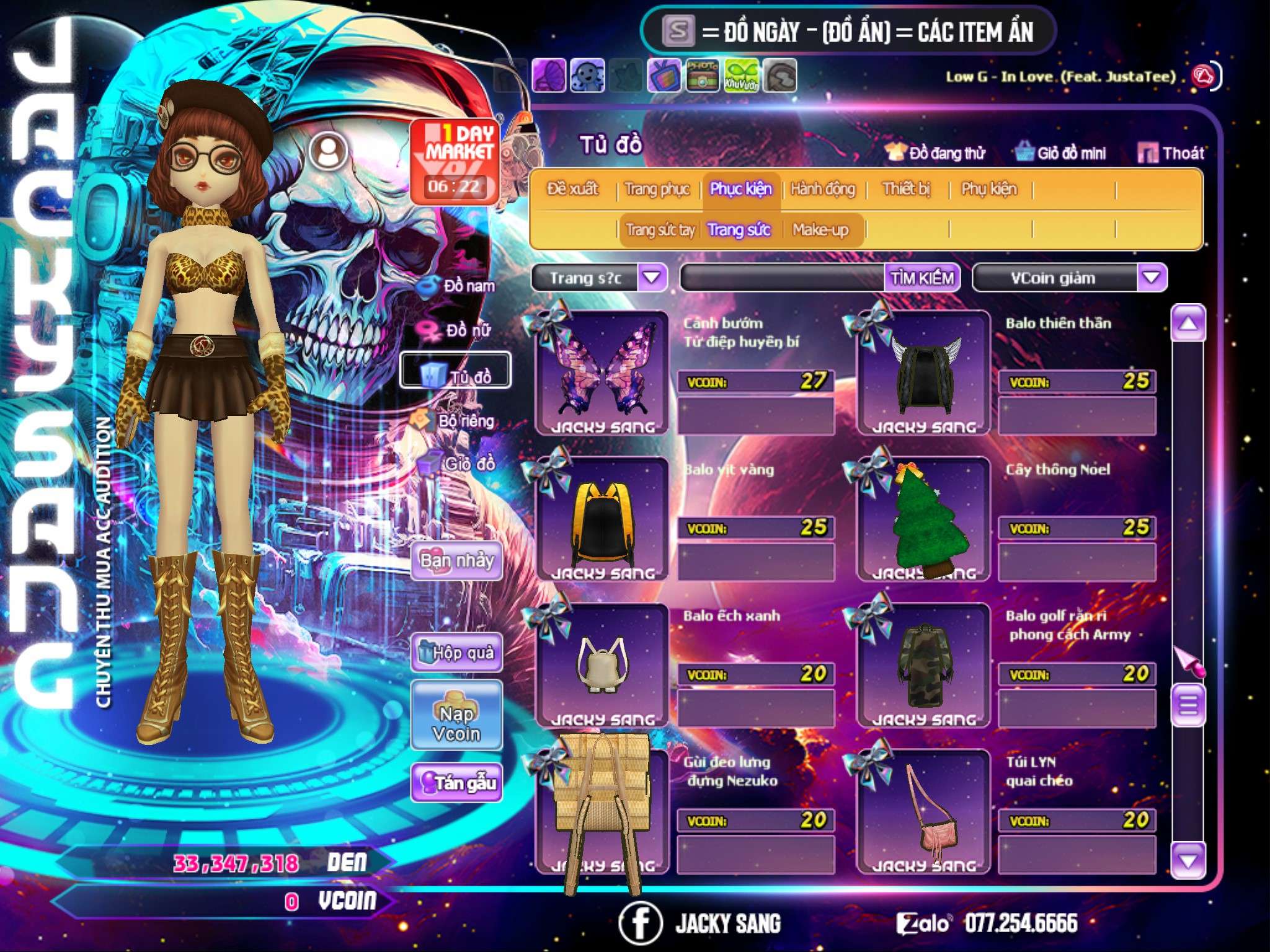Click the Tán gẫu chat button
This screenshot has width=1270, height=952.
456,783
